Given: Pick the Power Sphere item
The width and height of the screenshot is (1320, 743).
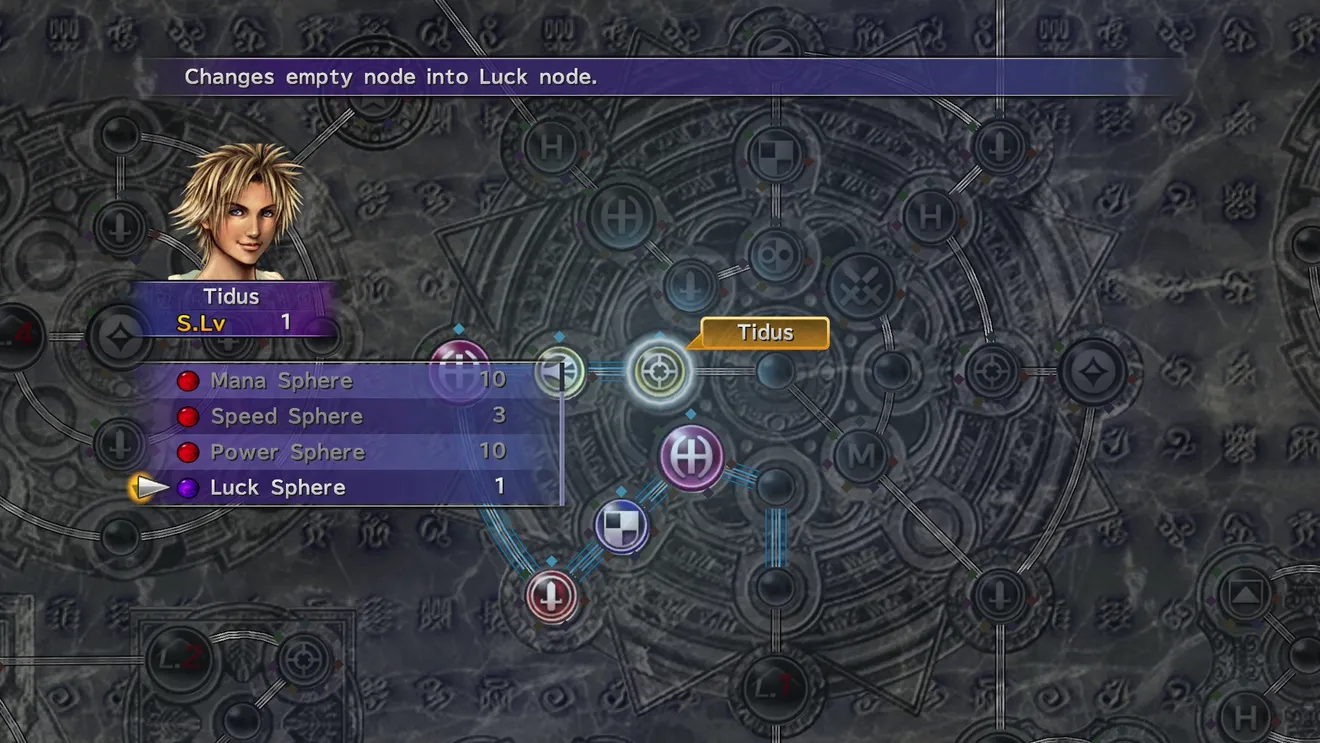Looking at the screenshot, I should point(287,452).
